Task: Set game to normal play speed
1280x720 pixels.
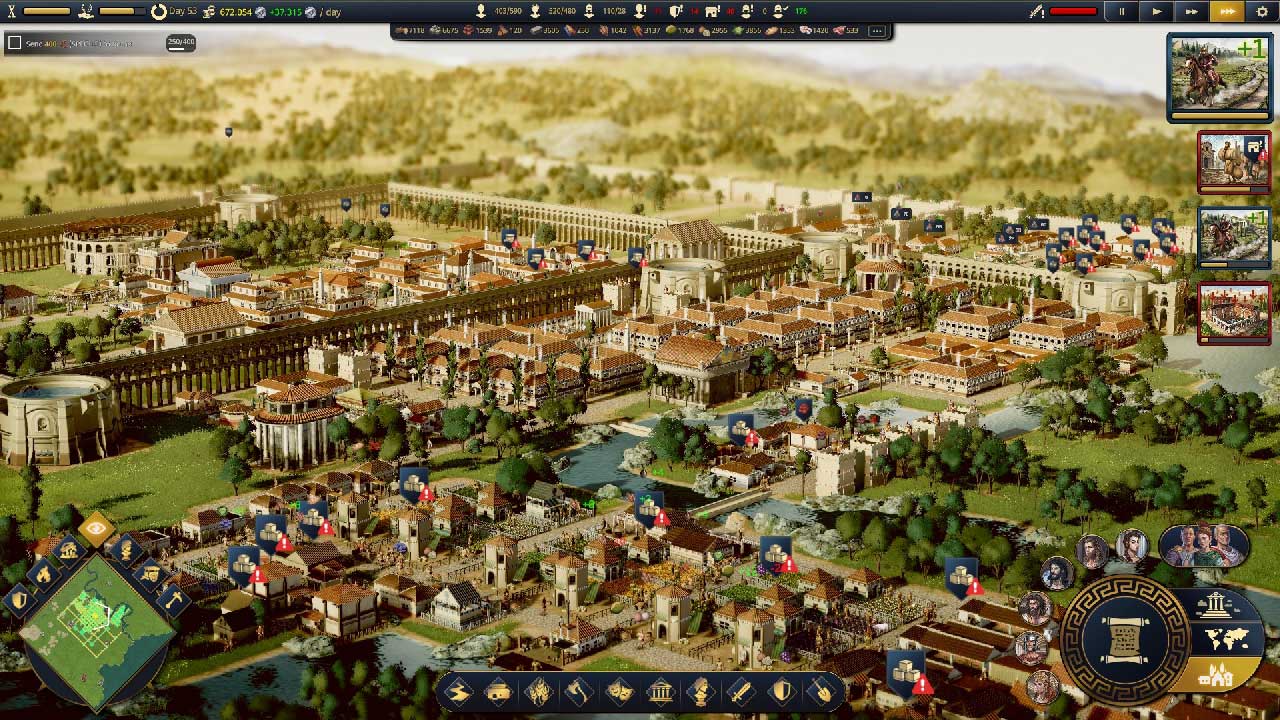Action: (x=1156, y=12)
